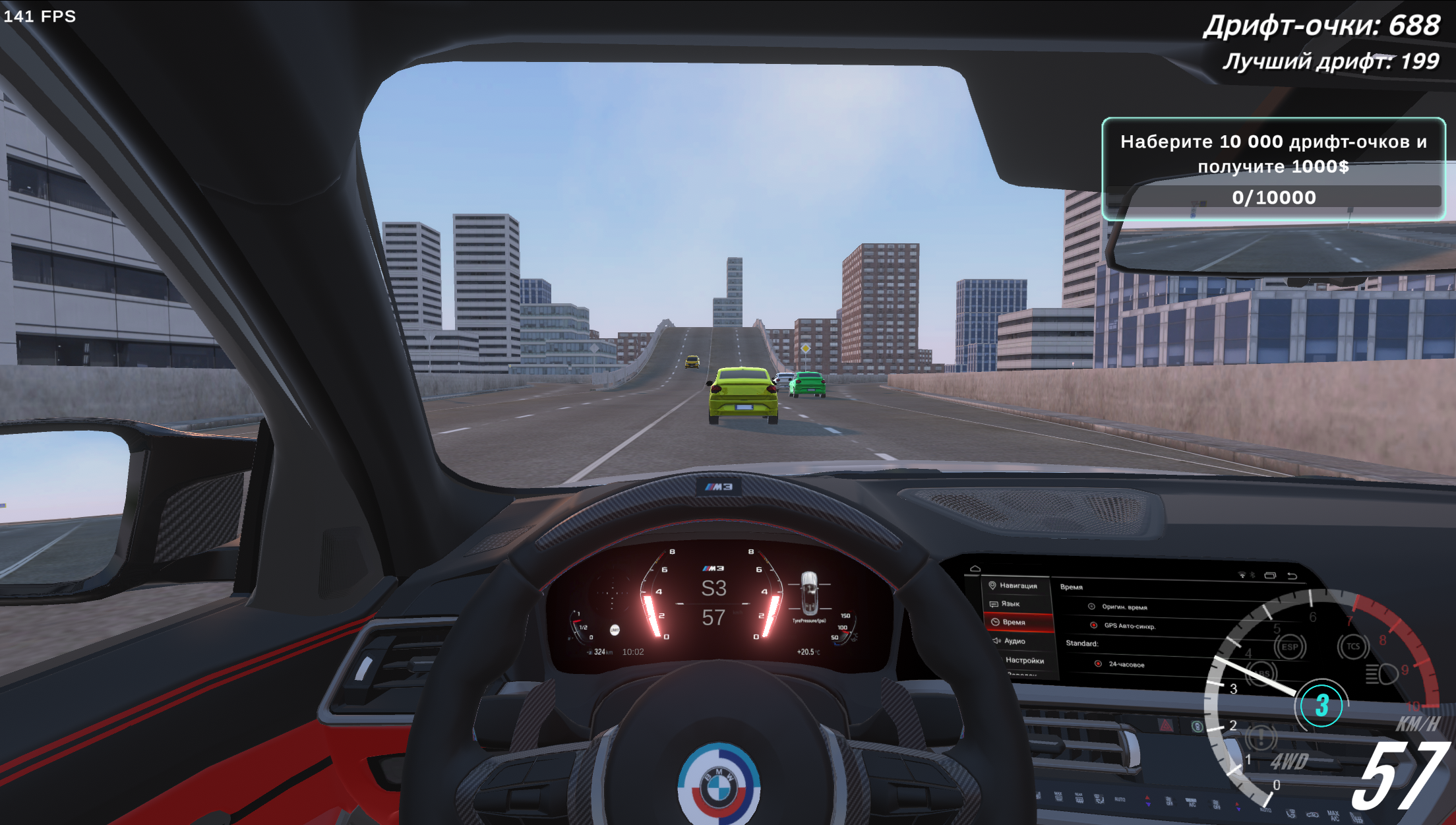1456x825 pixels.
Task: Tap the Bluetooth icon on infotainment screen
Action: click(1252, 575)
